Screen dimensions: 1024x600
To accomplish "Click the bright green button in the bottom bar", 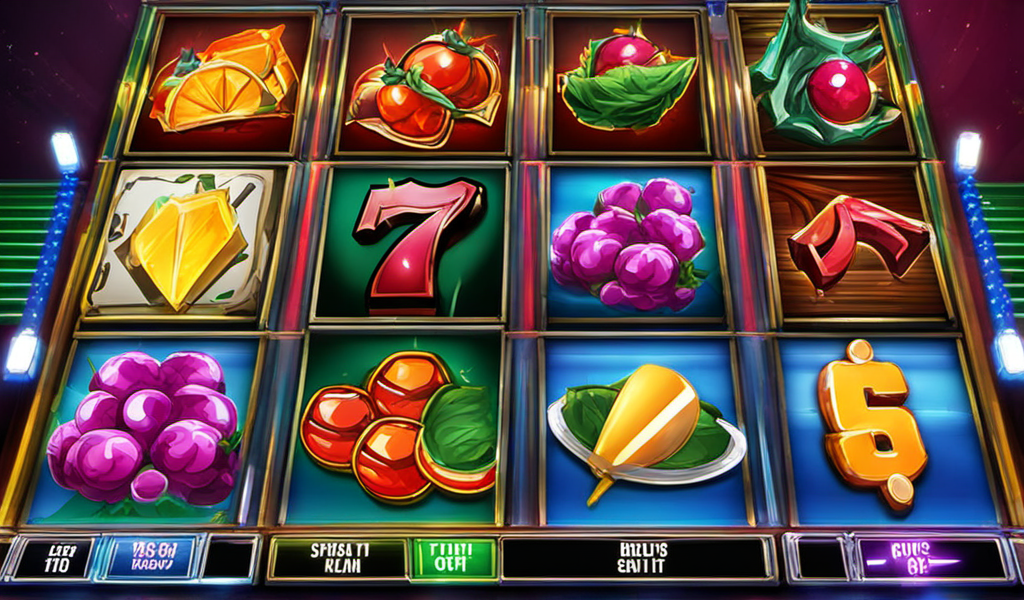I will (454, 558).
